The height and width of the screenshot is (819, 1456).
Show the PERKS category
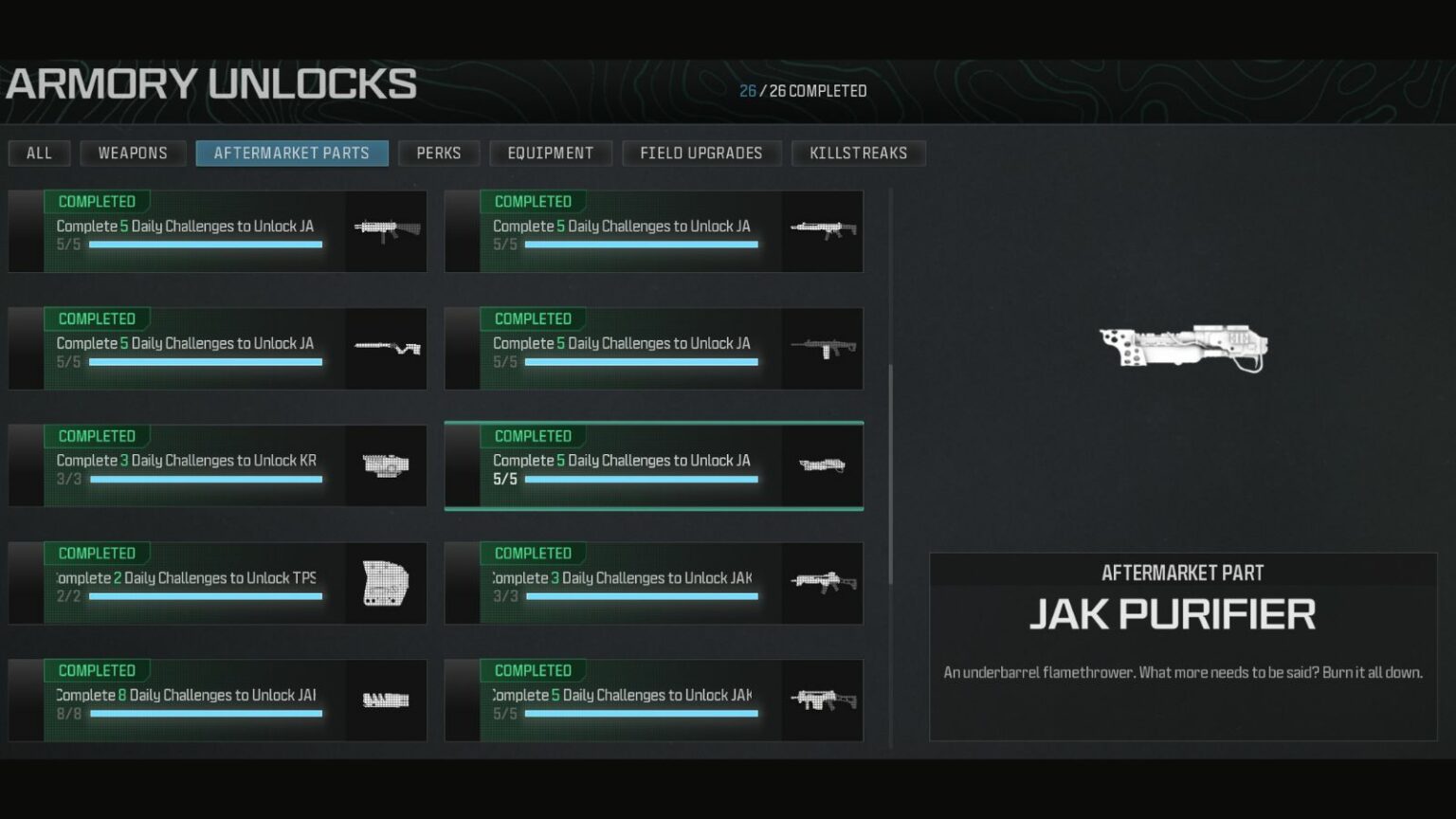click(439, 153)
